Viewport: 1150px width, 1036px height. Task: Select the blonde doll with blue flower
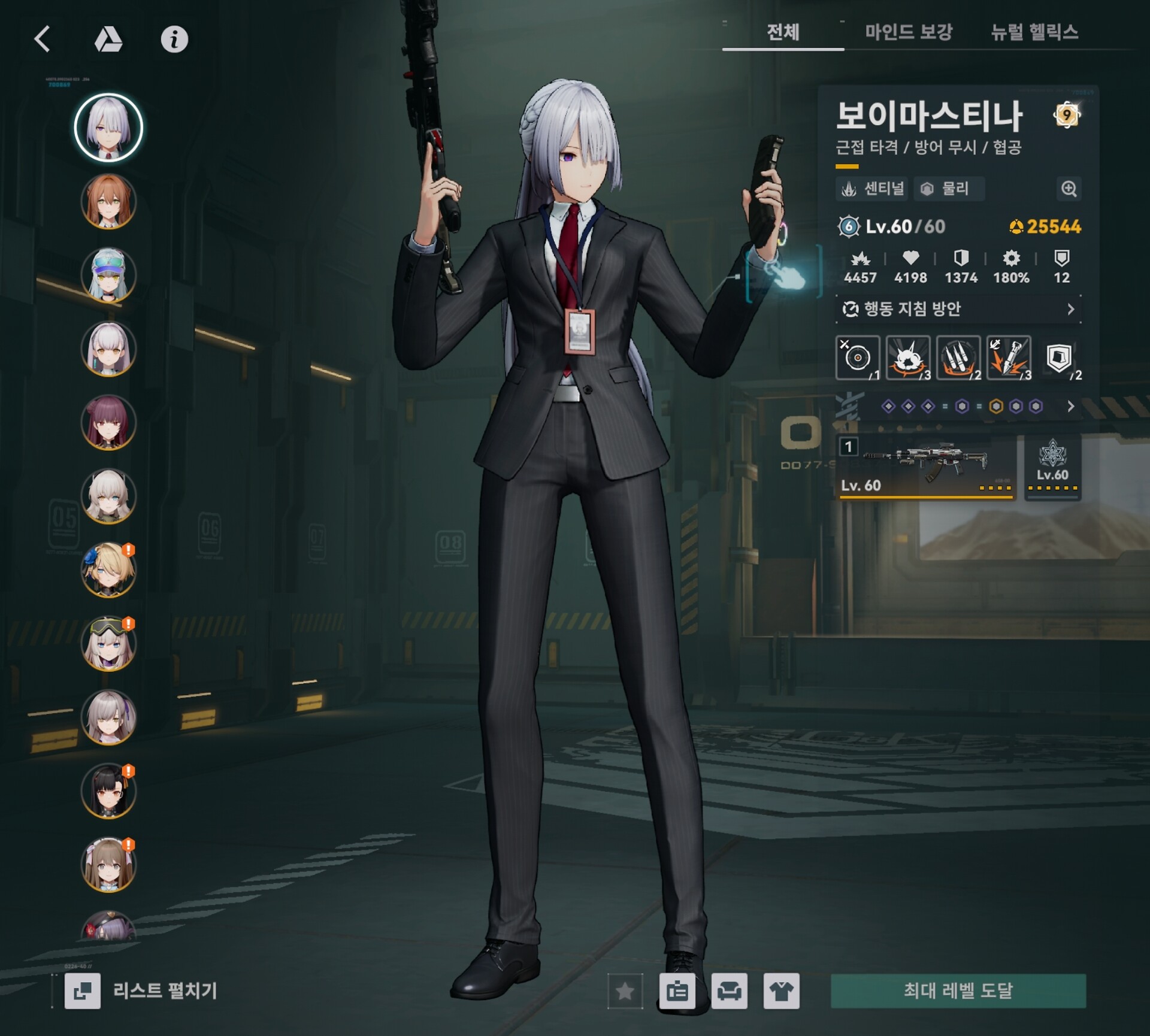point(108,570)
